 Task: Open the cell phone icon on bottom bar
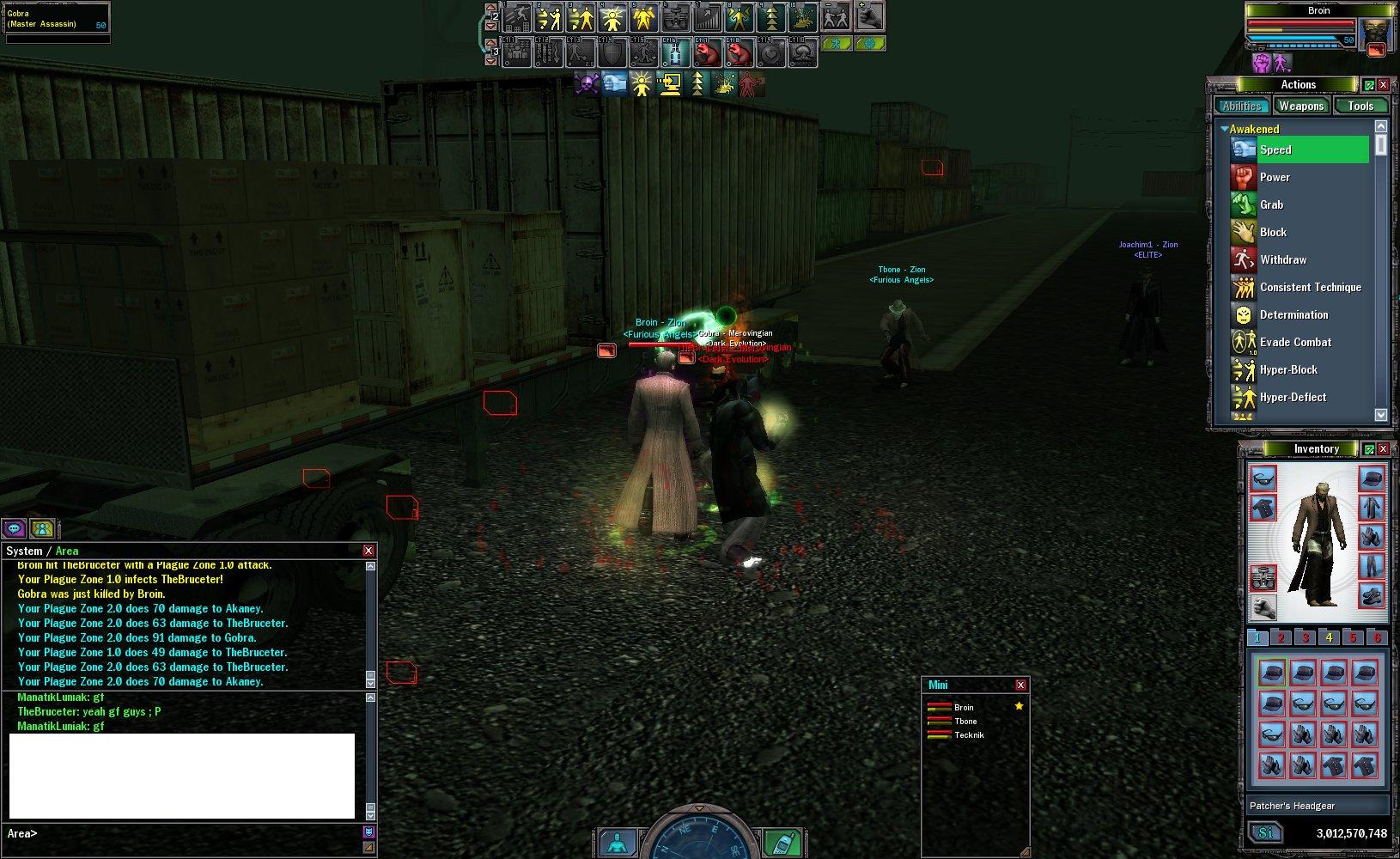(780, 843)
